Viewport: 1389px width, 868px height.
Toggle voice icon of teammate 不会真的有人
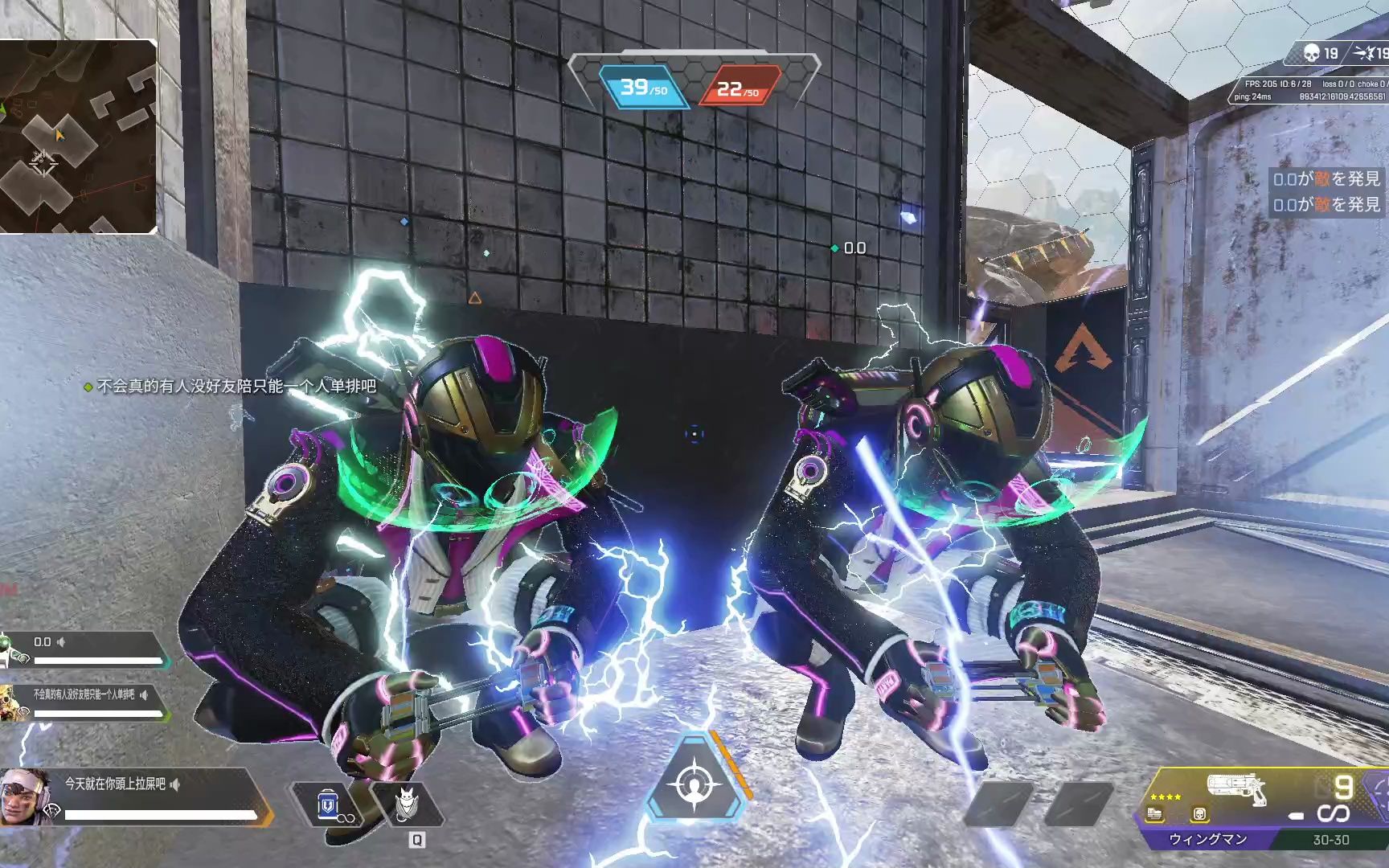coord(144,694)
